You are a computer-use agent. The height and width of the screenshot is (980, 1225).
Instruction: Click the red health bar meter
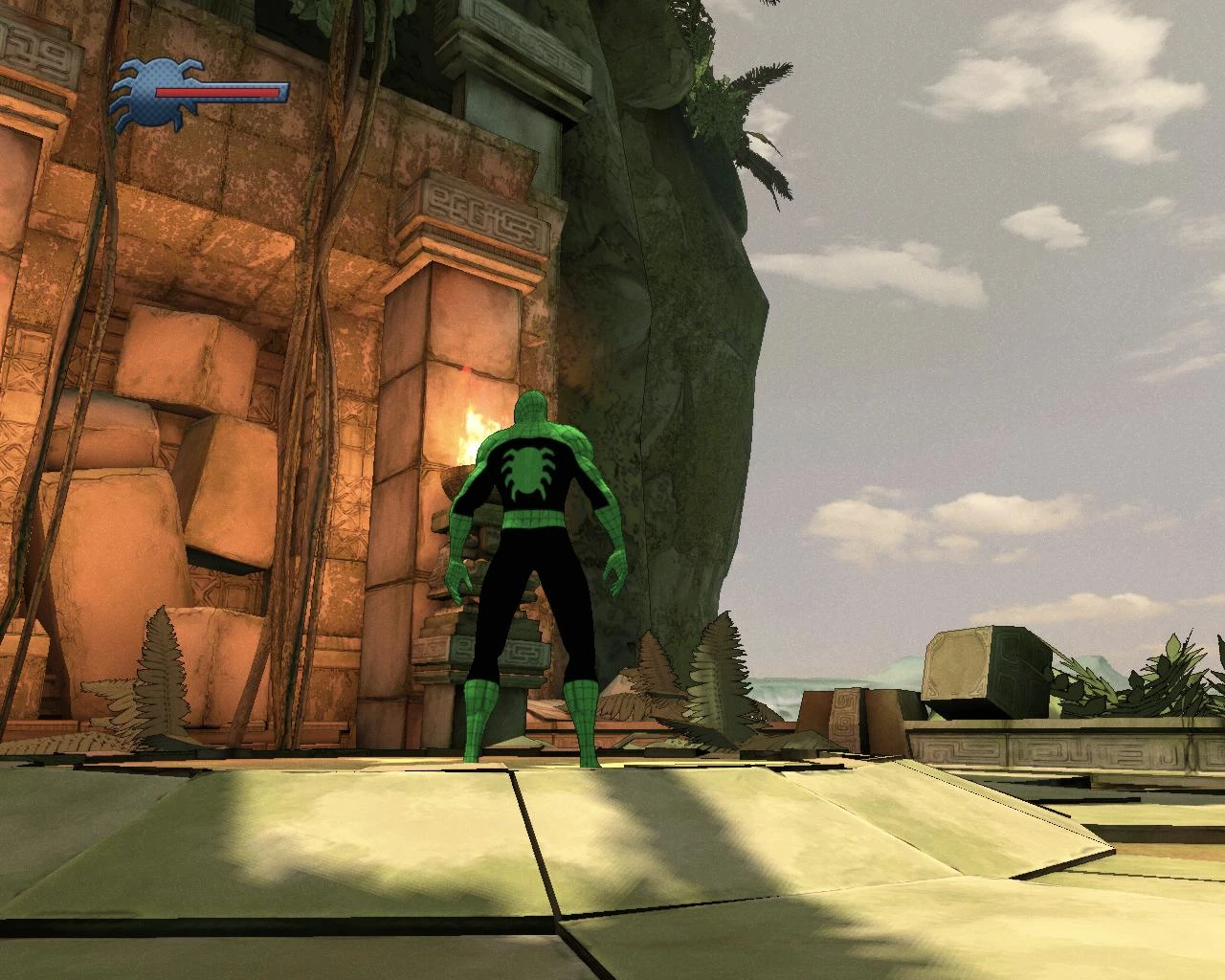(x=220, y=93)
